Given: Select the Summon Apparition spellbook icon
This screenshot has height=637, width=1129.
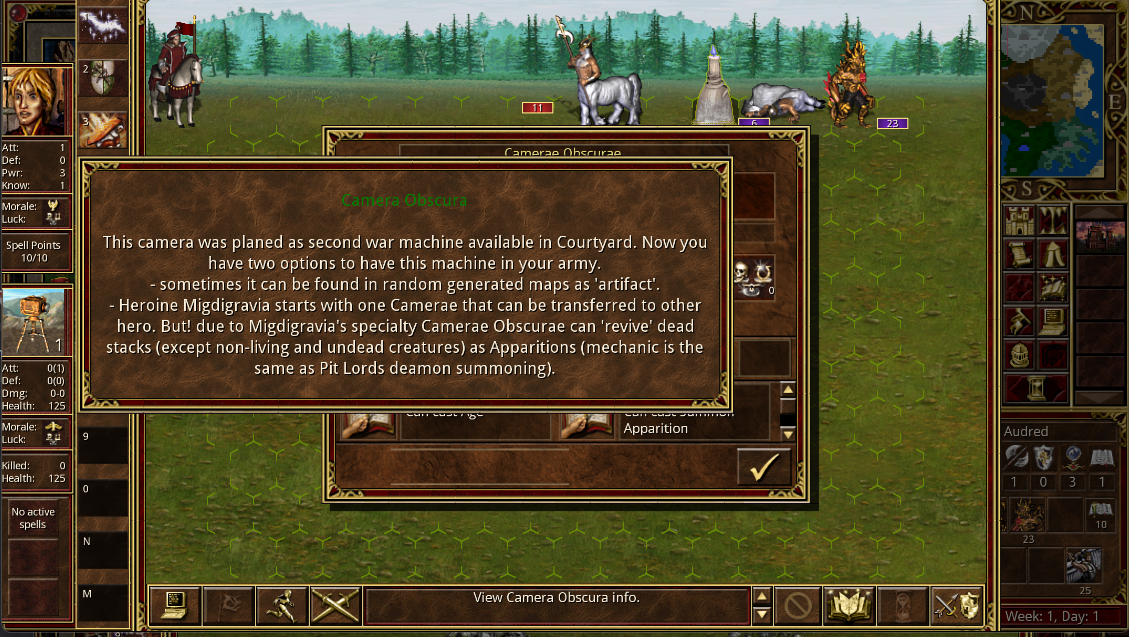Looking at the screenshot, I should (x=577, y=424).
